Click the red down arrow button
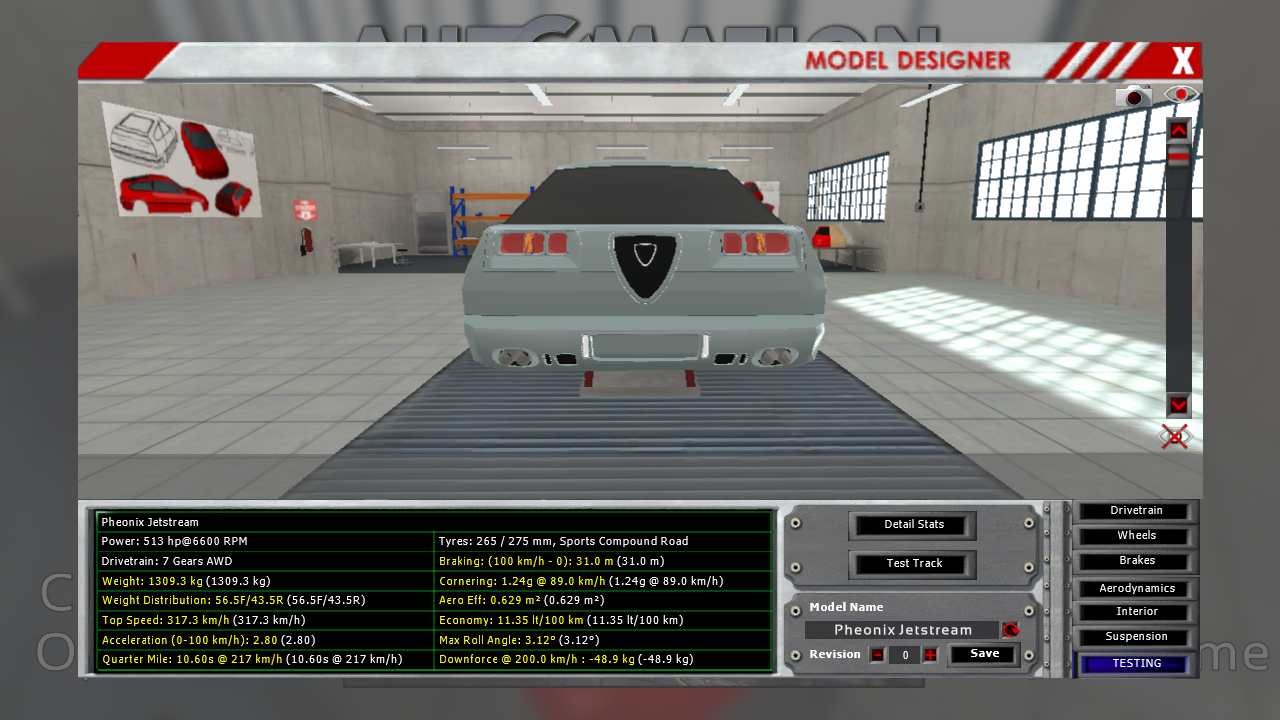This screenshot has height=720, width=1280. pos(1178,405)
